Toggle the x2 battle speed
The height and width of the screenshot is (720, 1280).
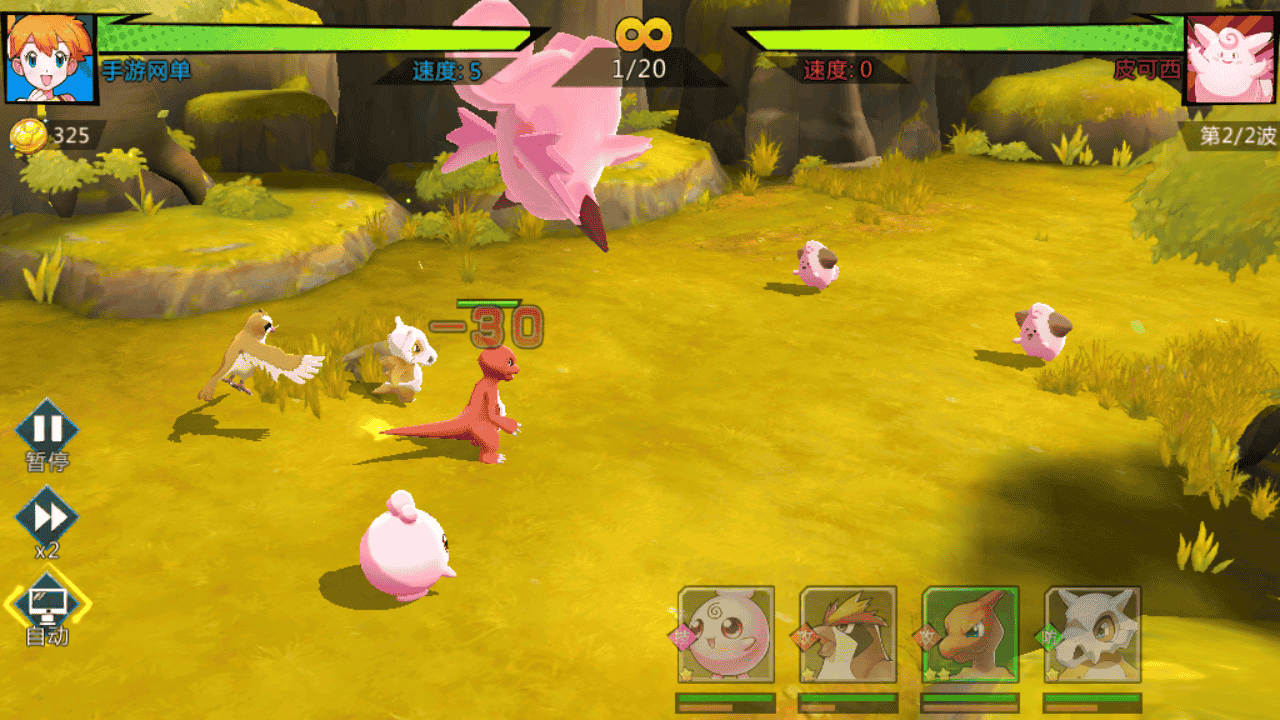[x=47, y=517]
